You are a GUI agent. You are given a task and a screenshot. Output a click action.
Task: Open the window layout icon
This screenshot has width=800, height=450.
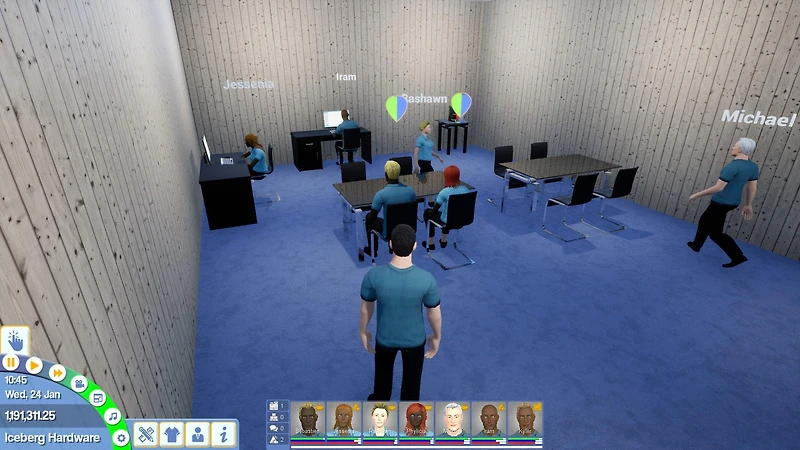pyautogui.click(x=98, y=397)
